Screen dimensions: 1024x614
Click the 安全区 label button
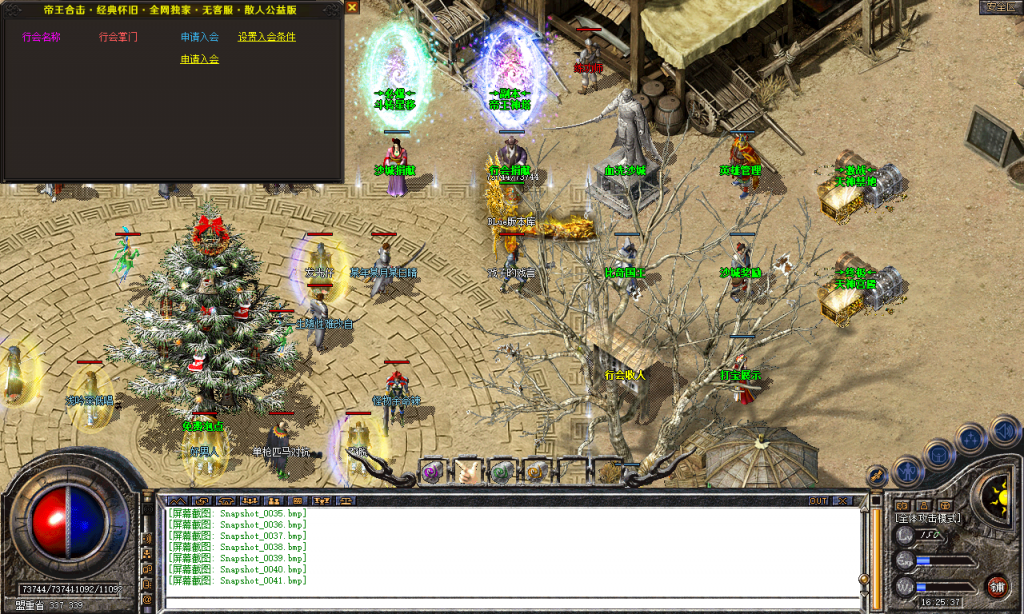pos(999,7)
